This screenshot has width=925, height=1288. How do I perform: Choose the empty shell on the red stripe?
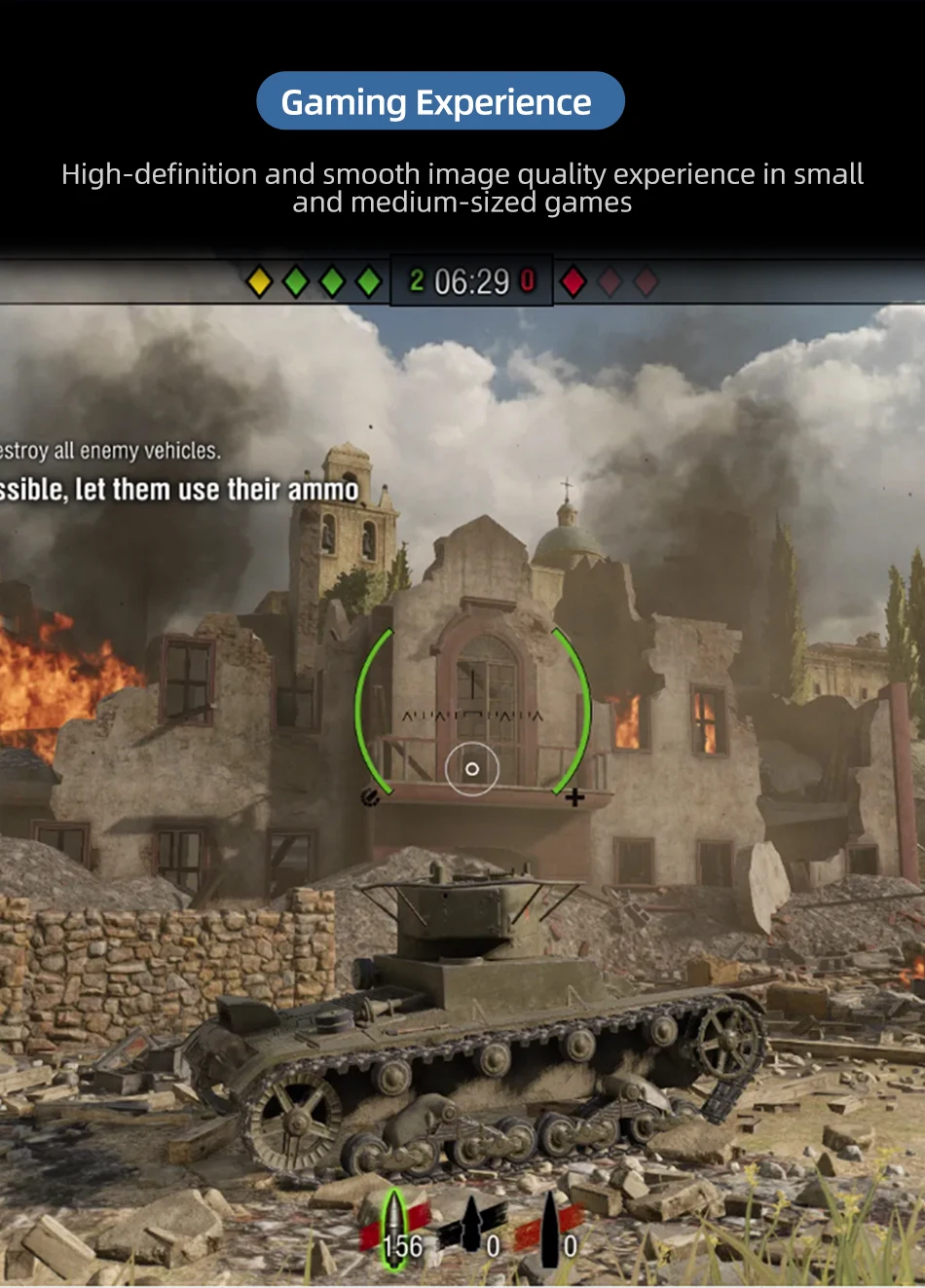[550, 1228]
